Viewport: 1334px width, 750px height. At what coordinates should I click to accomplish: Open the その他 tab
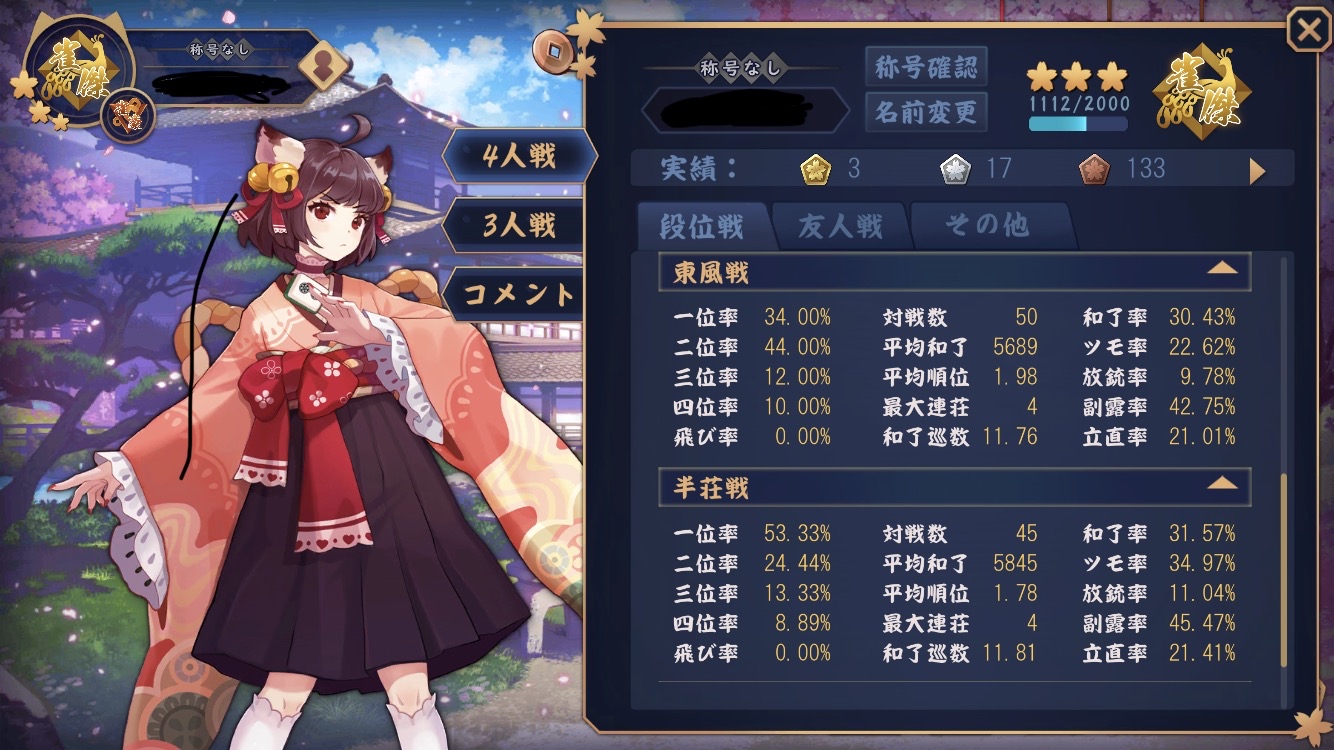pos(987,226)
